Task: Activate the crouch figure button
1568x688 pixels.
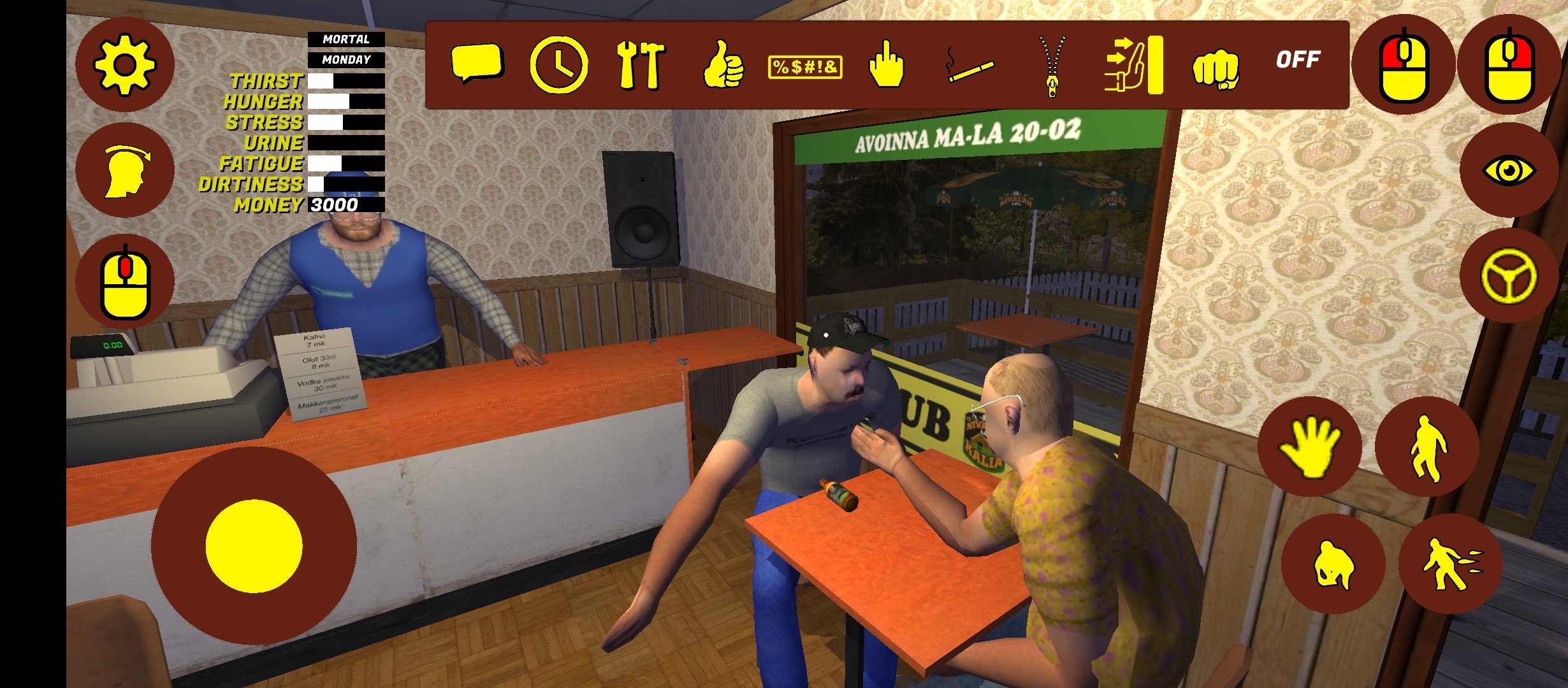Action: (1333, 564)
